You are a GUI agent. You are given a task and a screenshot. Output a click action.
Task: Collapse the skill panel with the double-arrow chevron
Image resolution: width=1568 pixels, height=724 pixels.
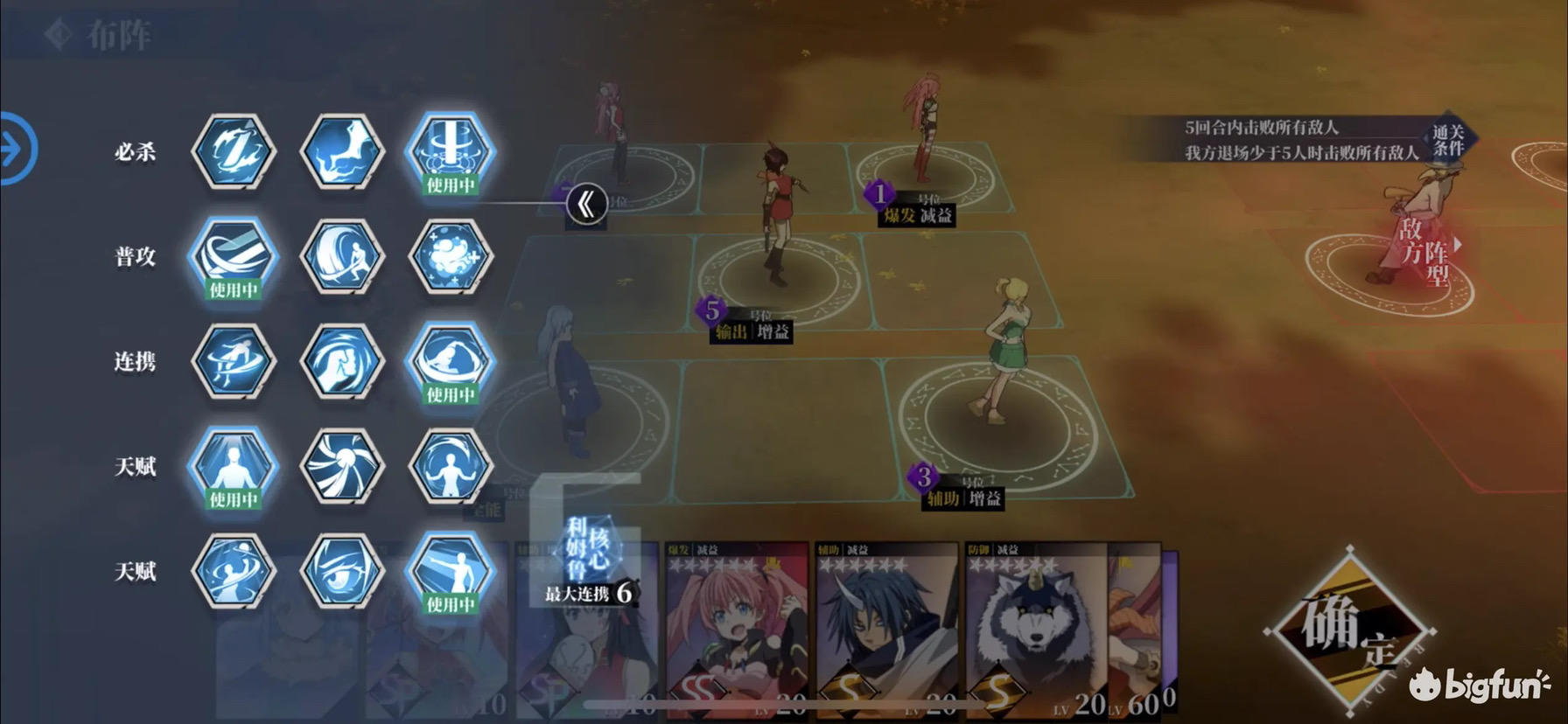[x=588, y=205]
